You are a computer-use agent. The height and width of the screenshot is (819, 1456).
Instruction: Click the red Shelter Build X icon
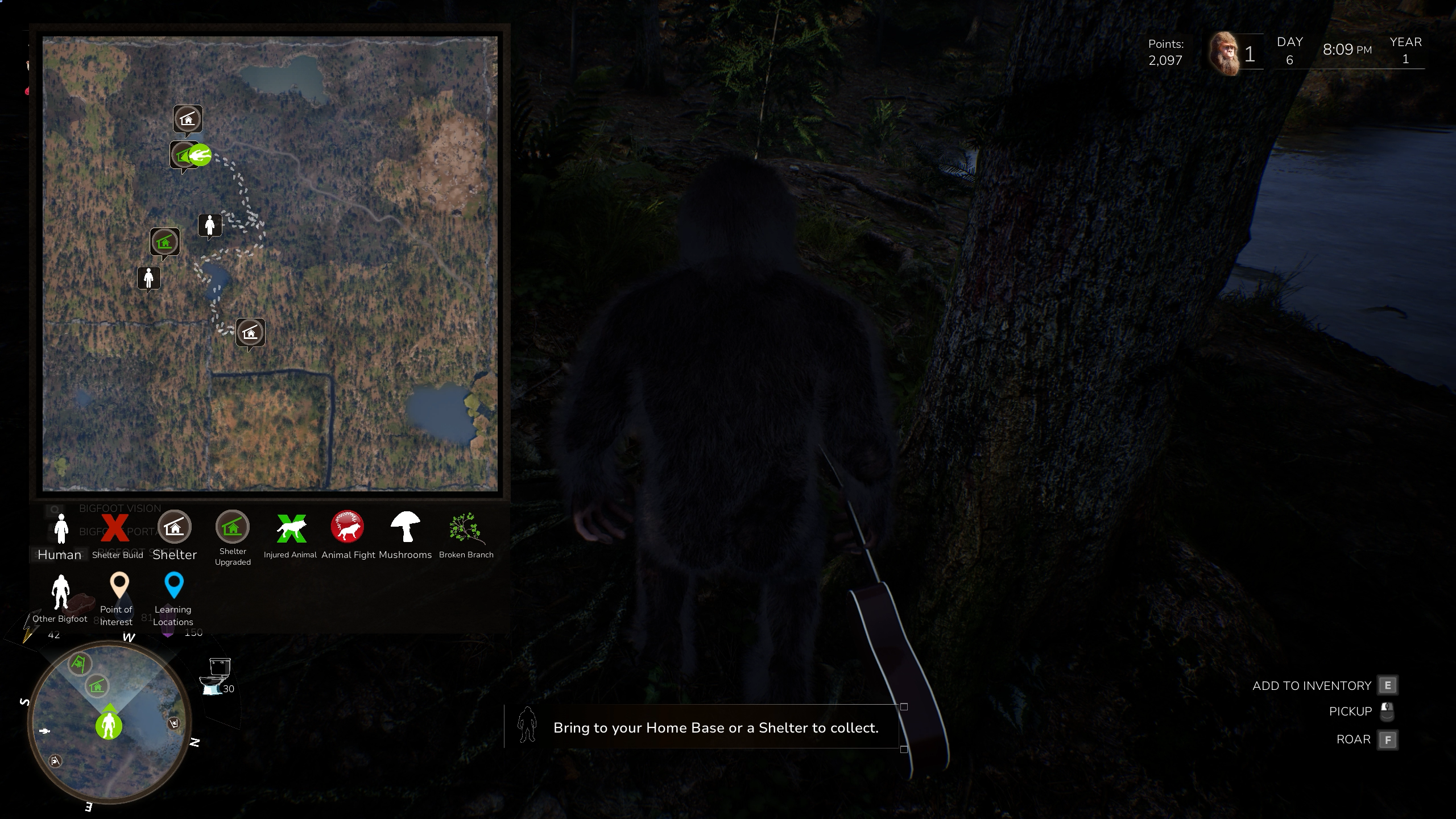[115, 529]
